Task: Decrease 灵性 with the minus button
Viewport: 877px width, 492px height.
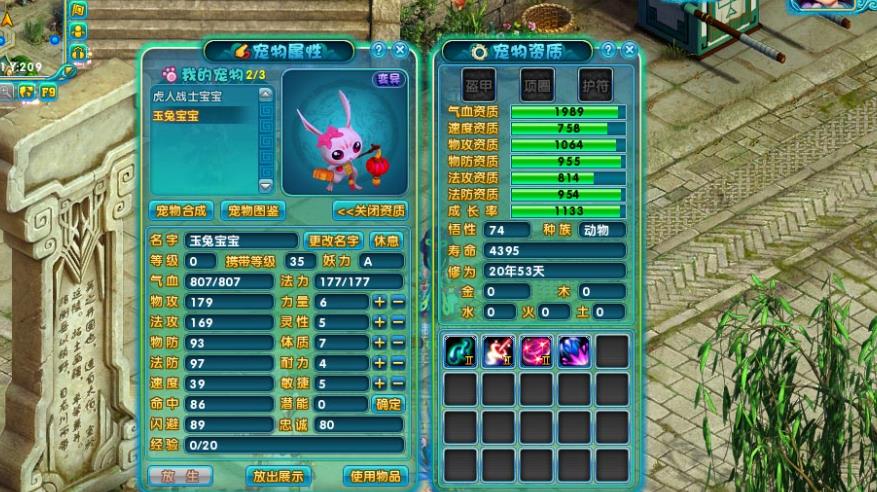Action: (398, 322)
